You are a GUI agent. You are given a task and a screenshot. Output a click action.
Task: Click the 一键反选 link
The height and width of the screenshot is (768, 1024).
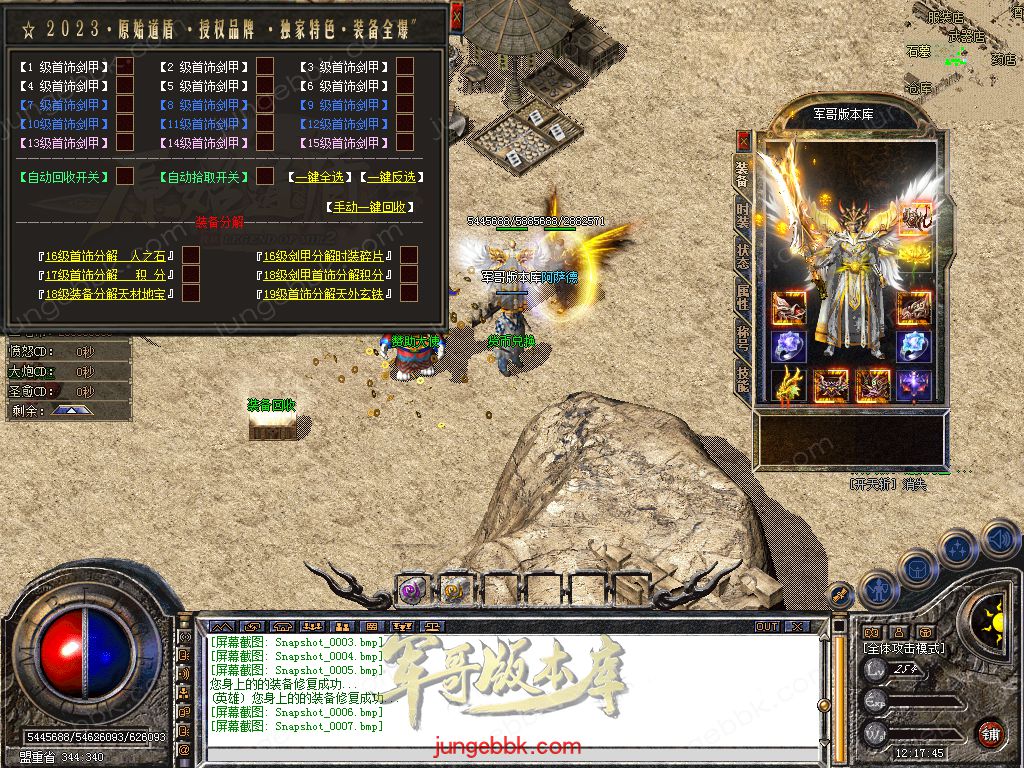click(x=391, y=177)
